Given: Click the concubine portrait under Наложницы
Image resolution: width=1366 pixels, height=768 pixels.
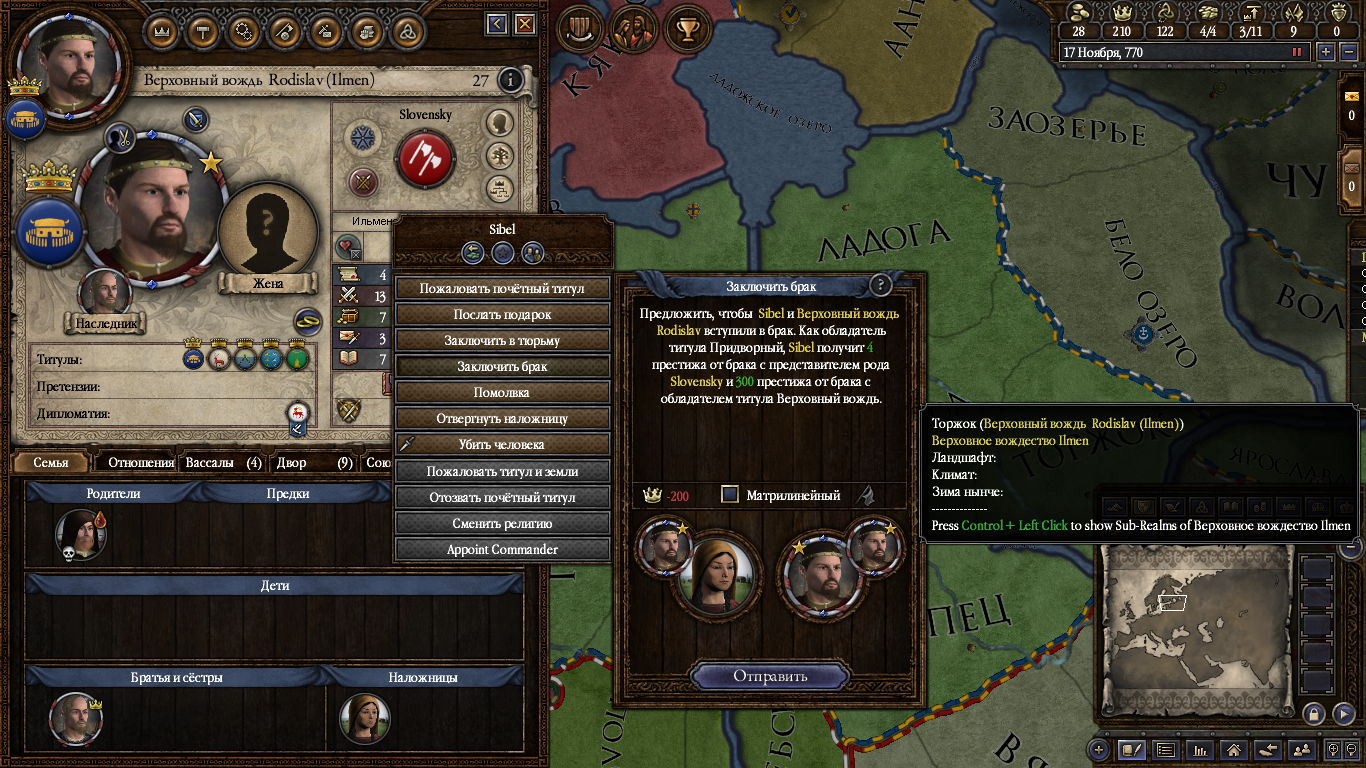Looking at the screenshot, I should 364,717.
